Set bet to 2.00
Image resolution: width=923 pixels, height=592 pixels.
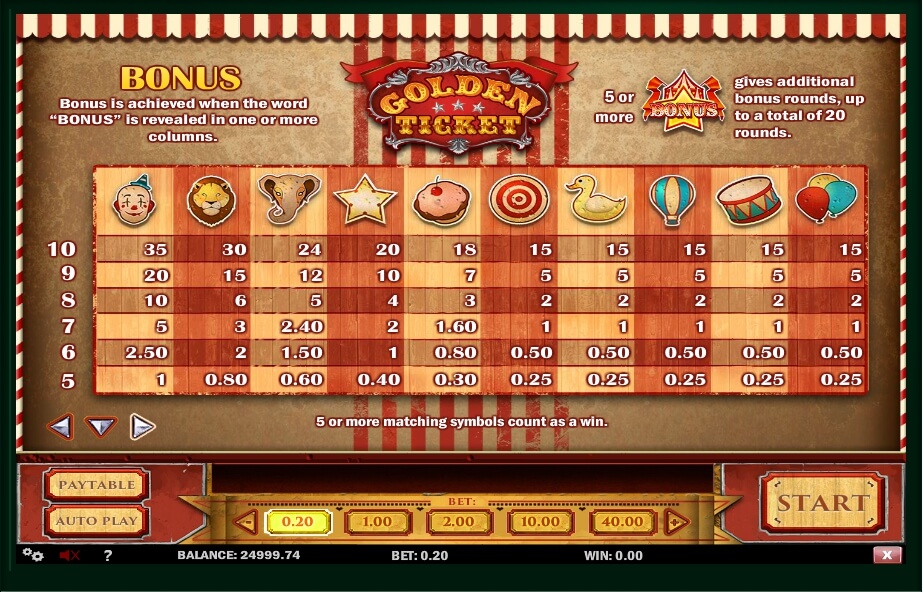(x=459, y=522)
